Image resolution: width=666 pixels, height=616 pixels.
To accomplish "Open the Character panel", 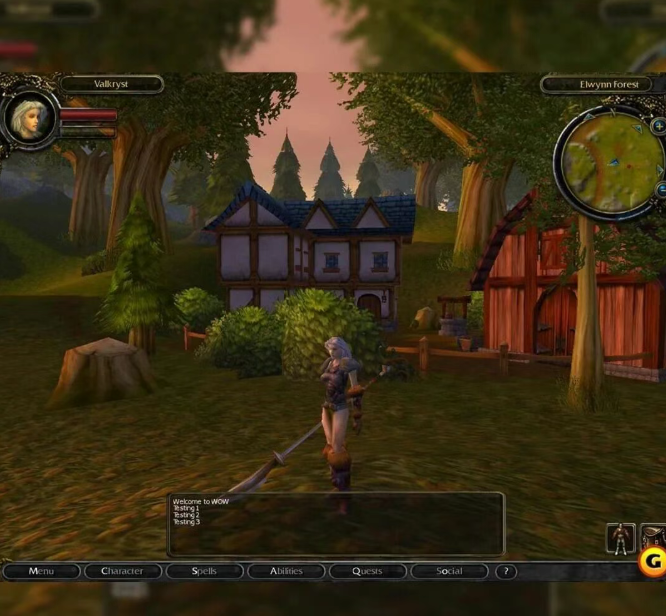I will 122,571.
